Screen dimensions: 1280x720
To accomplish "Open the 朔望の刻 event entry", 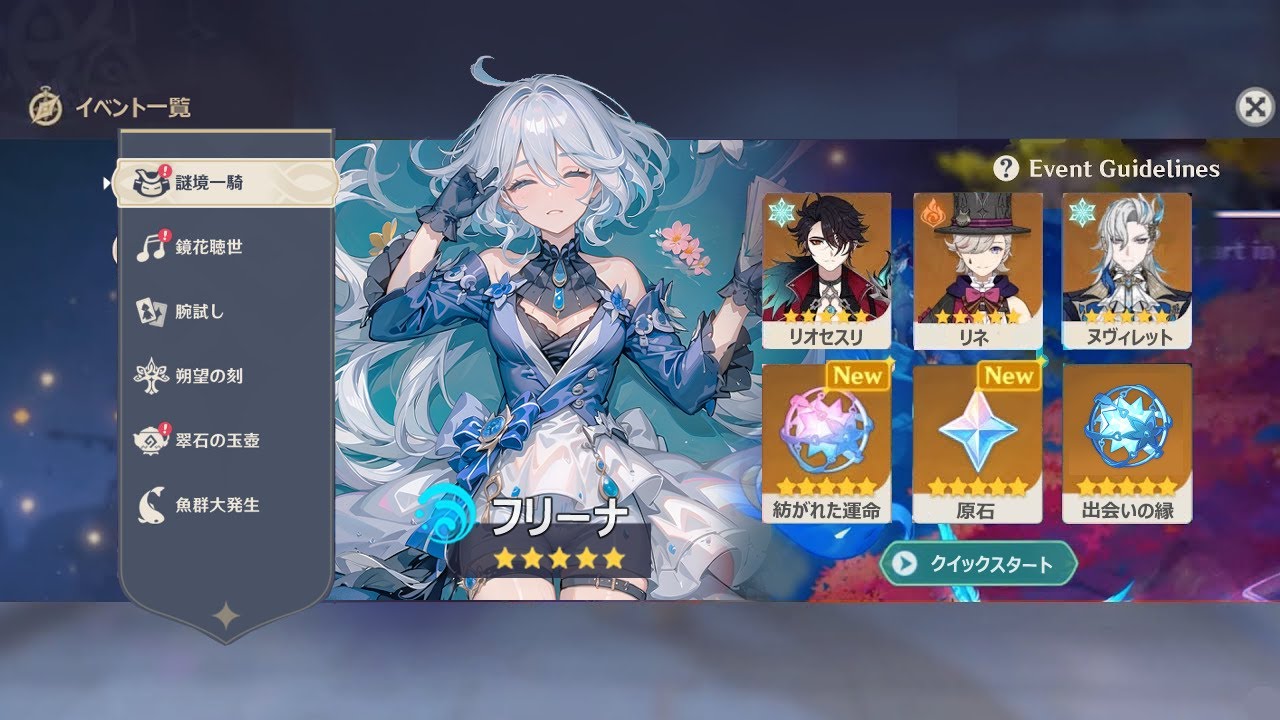I will coord(225,376).
